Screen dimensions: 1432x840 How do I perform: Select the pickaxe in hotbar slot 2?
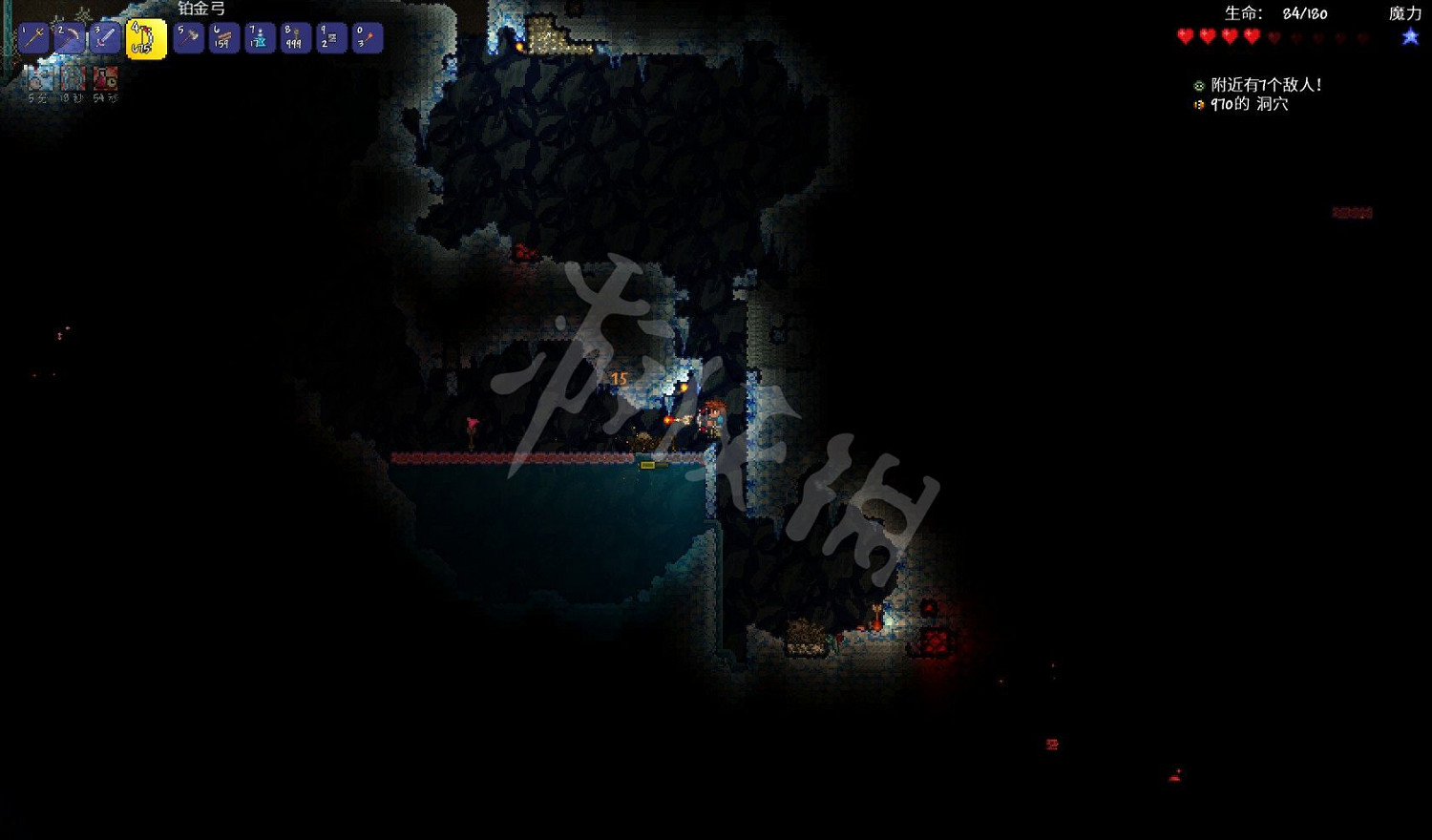[71, 38]
